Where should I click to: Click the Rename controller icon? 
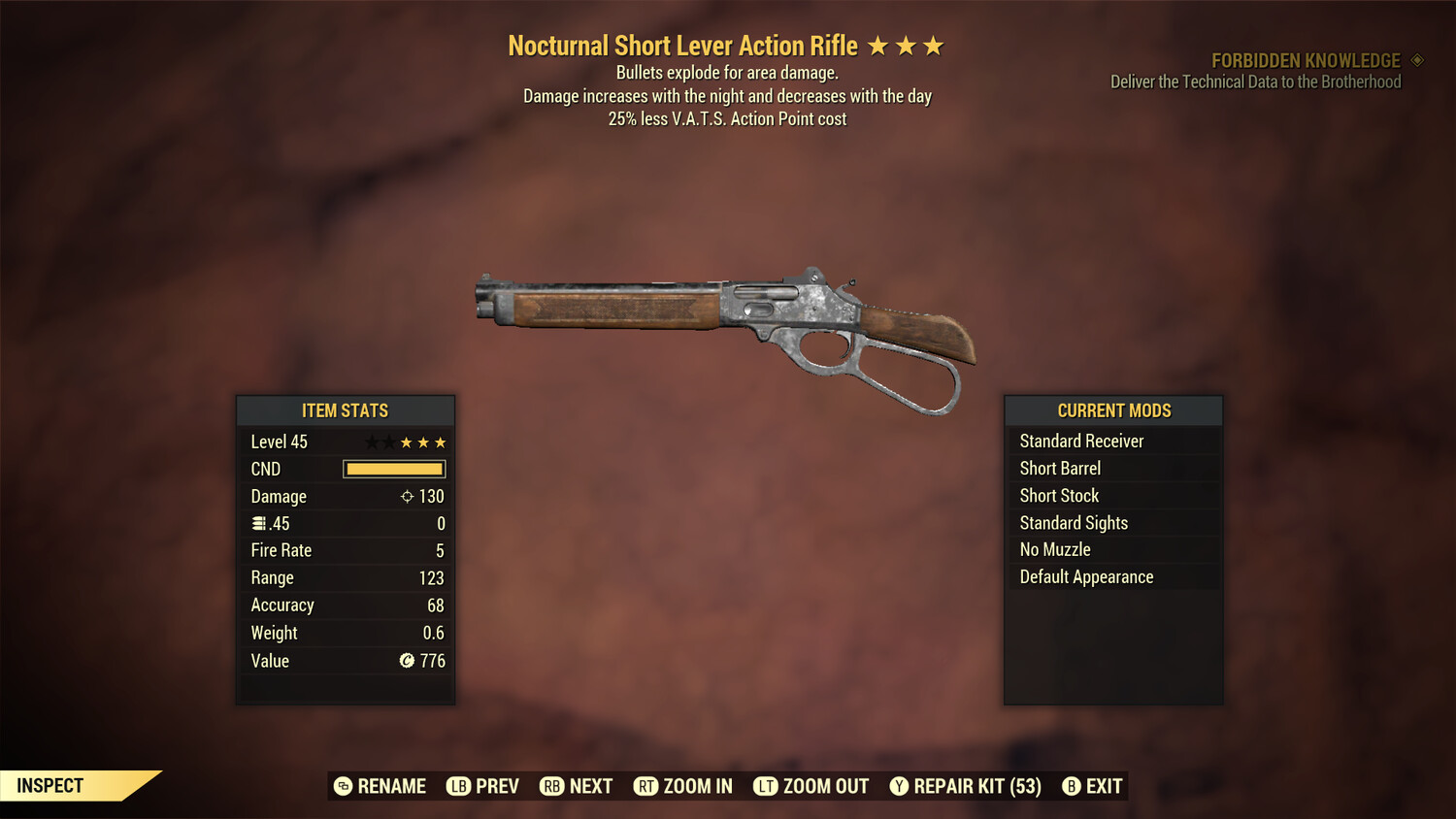[x=341, y=786]
